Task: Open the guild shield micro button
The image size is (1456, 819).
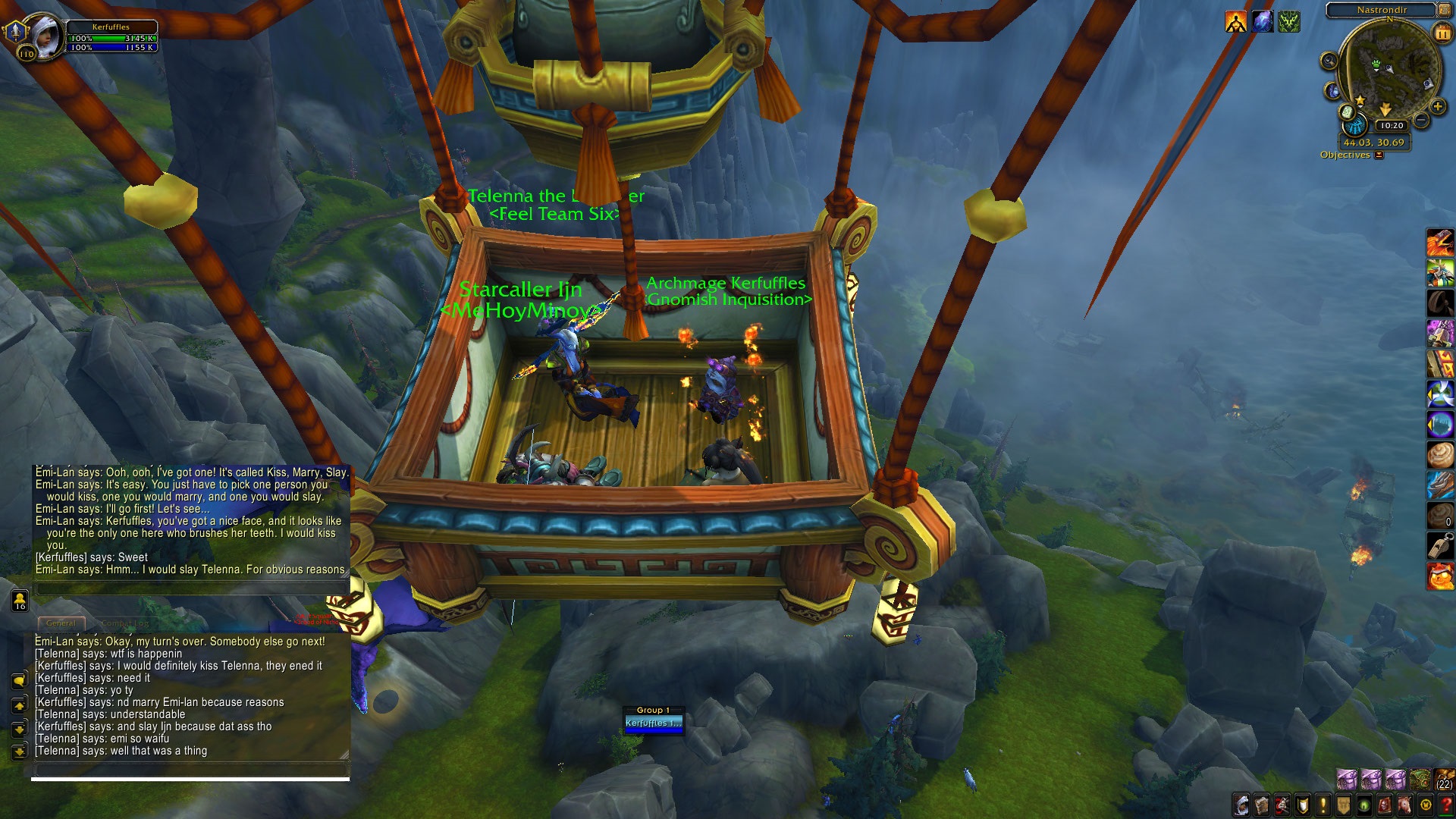Action: (x=1344, y=805)
